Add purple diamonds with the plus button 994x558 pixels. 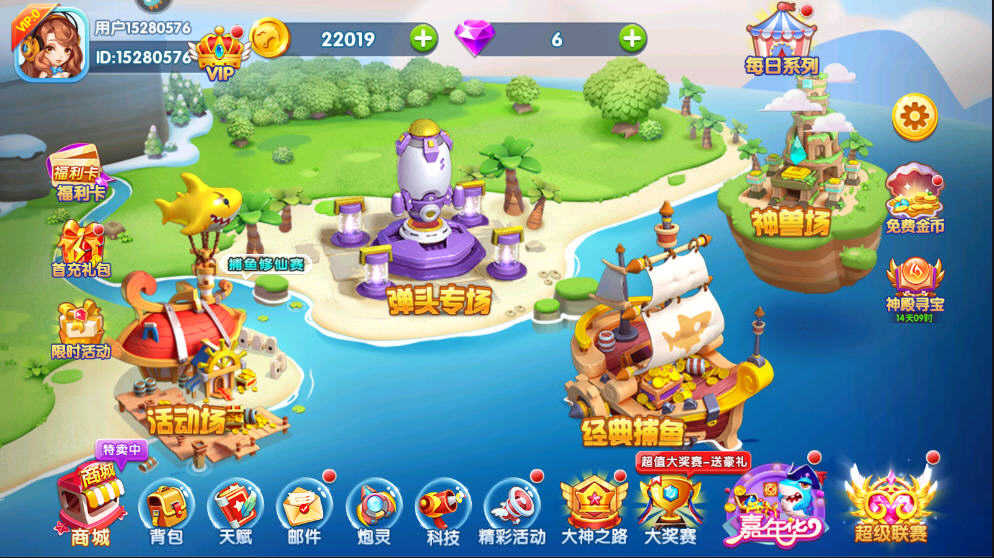(632, 39)
